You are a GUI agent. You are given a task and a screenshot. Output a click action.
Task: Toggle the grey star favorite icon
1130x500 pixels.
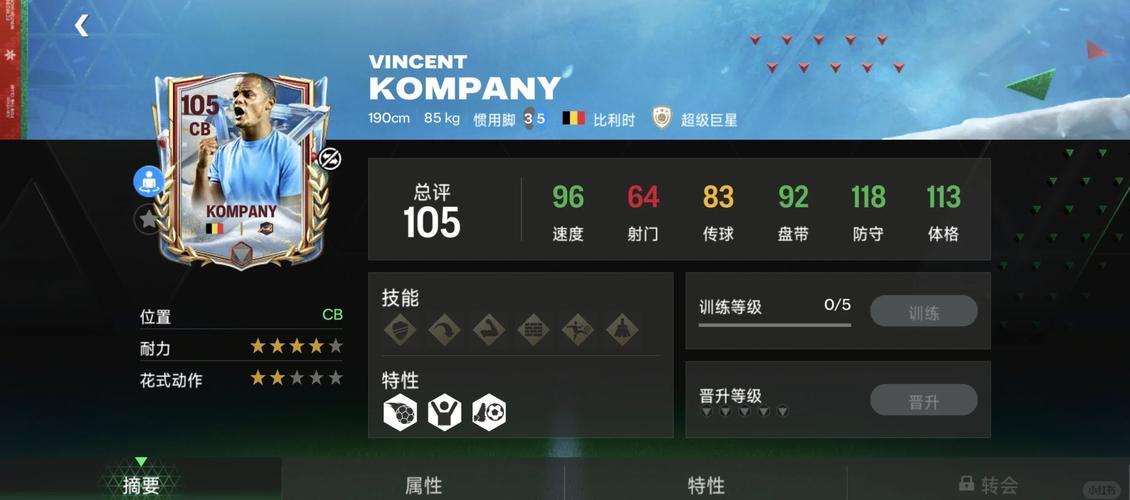(x=149, y=219)
